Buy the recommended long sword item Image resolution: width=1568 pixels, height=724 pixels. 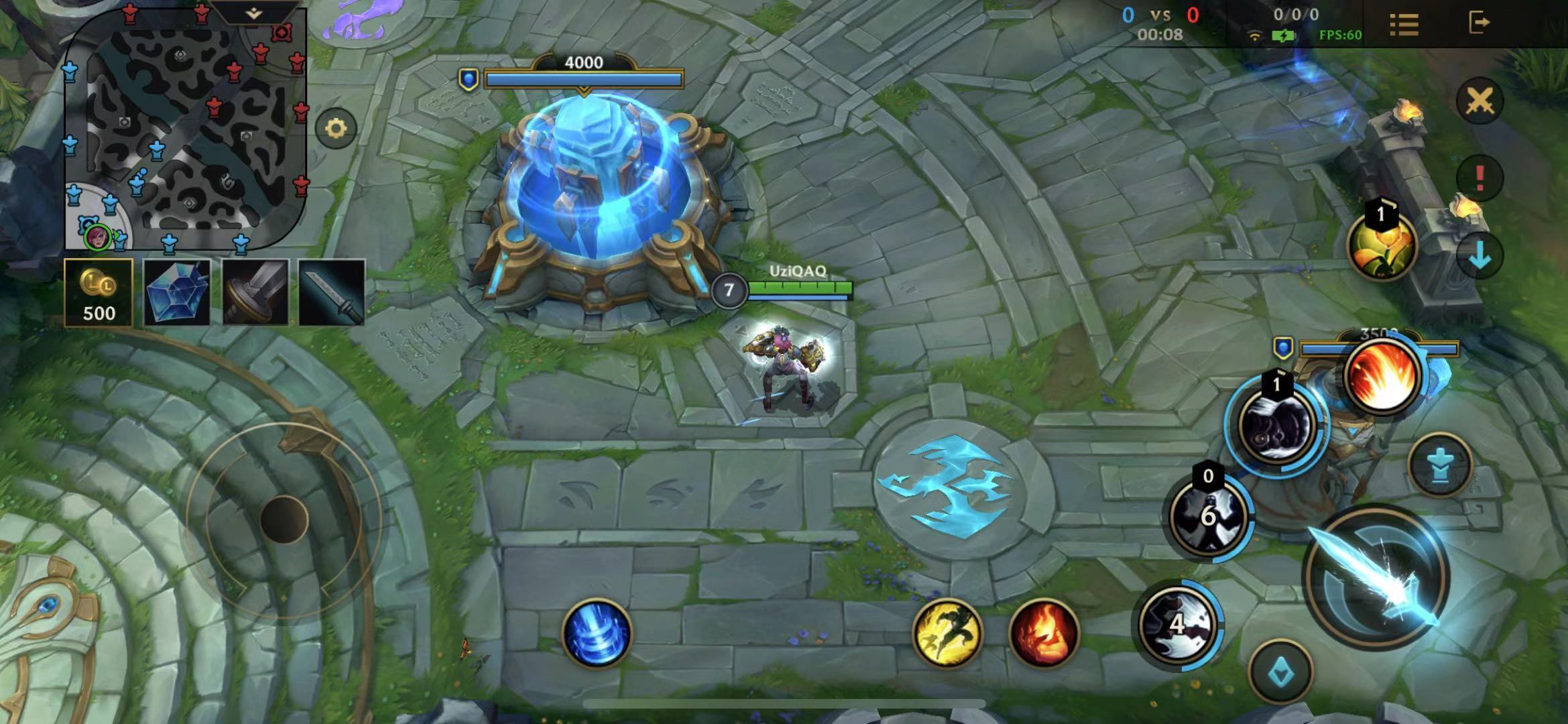pos(332,293)
